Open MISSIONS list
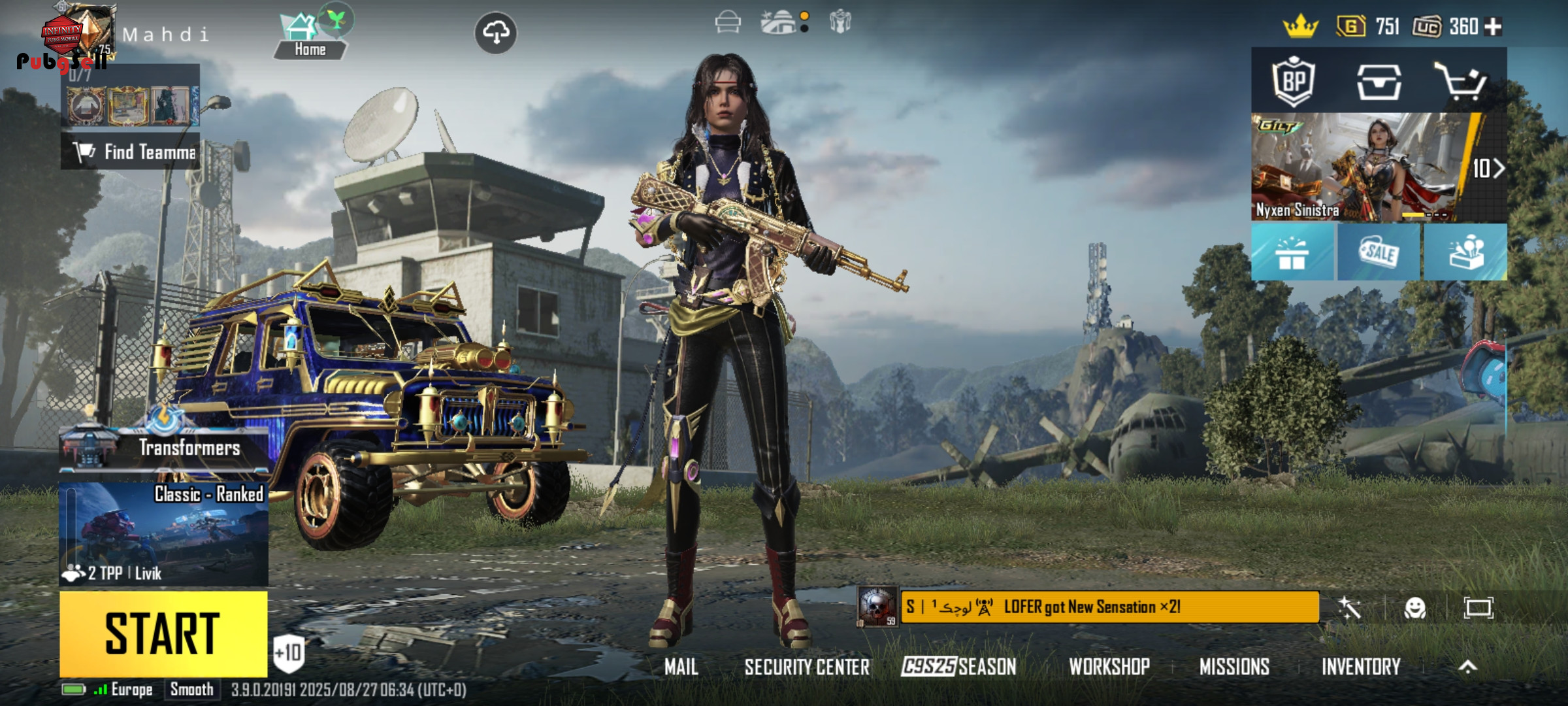This screenshot has height=706, width=1568. (x=1234, y=667)
